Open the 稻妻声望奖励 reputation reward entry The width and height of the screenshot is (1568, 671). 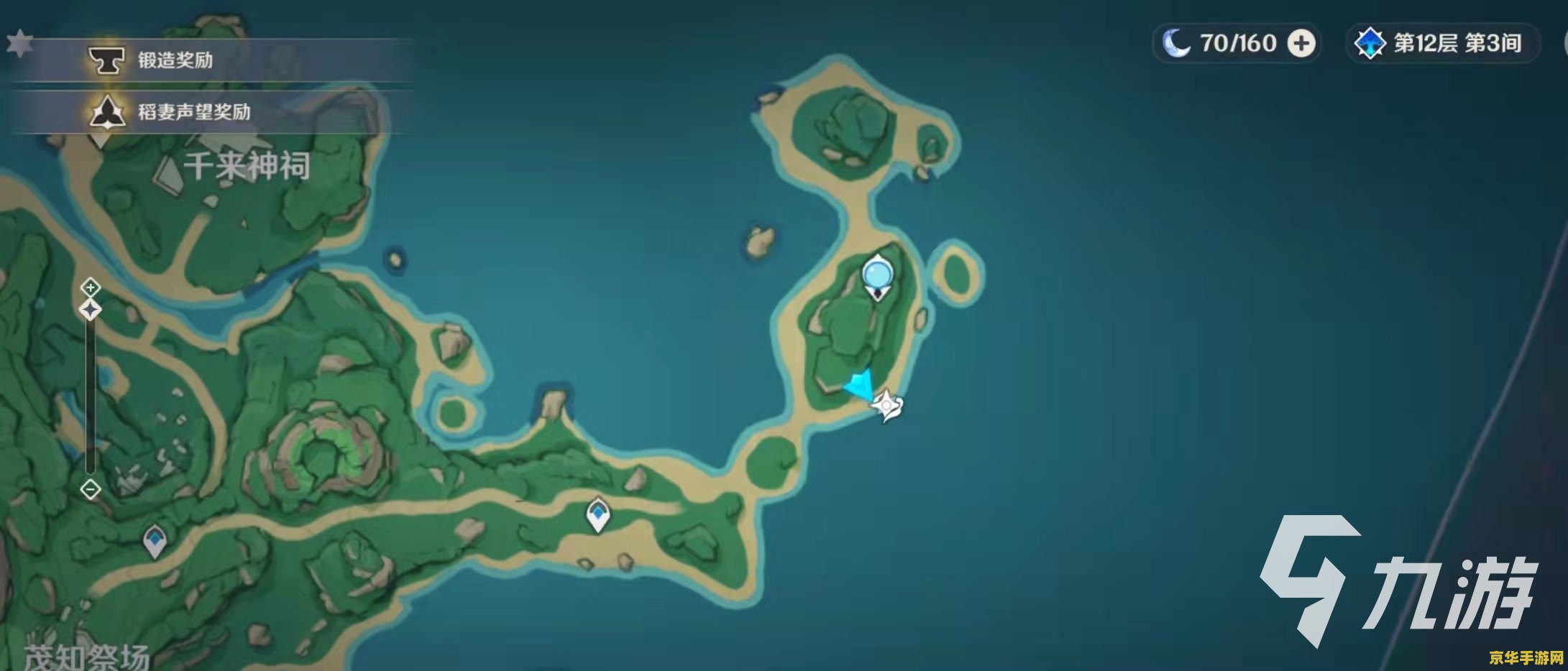click(x=193, y=112)
